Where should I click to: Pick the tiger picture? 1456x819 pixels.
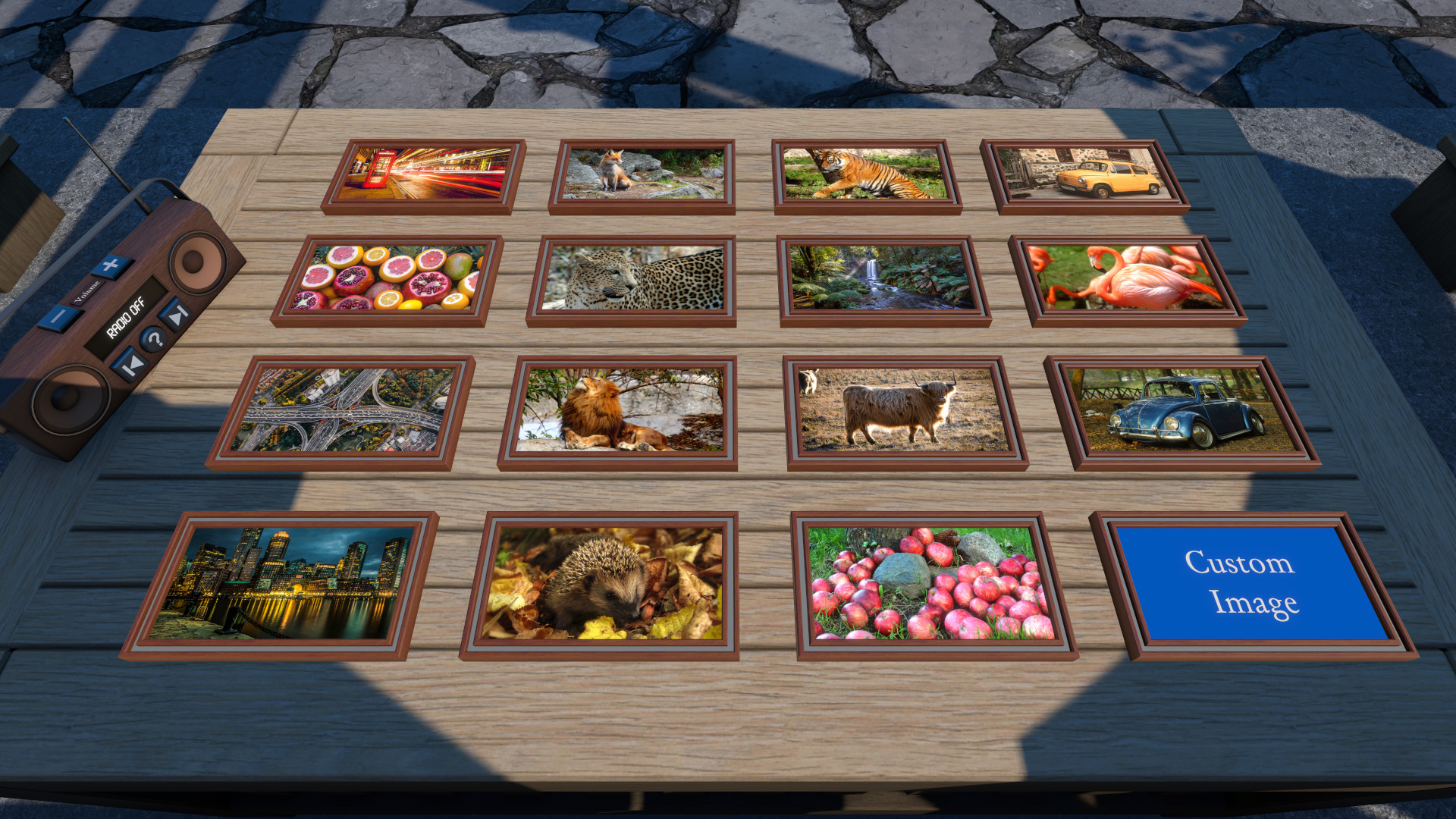[866, 174]
